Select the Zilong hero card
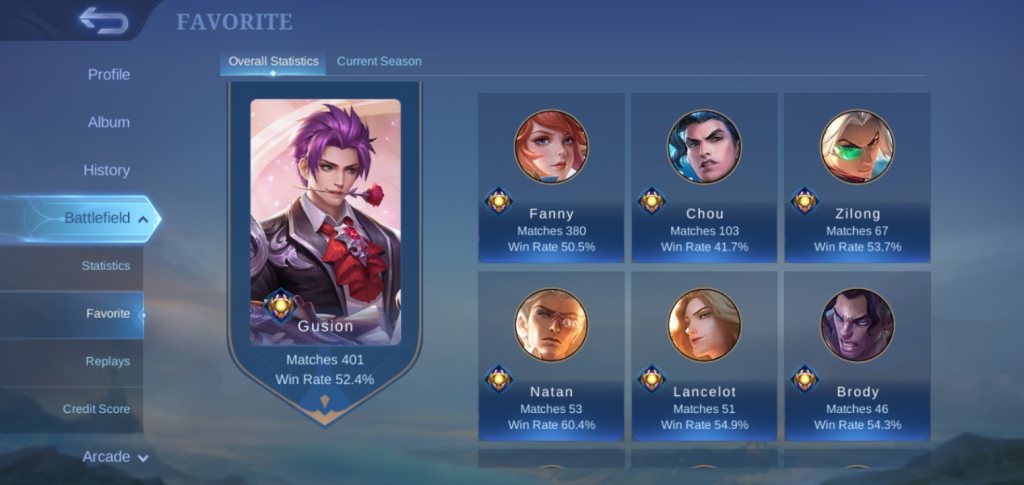This screenshot has width=1024, height=485. tap(857, 178)
